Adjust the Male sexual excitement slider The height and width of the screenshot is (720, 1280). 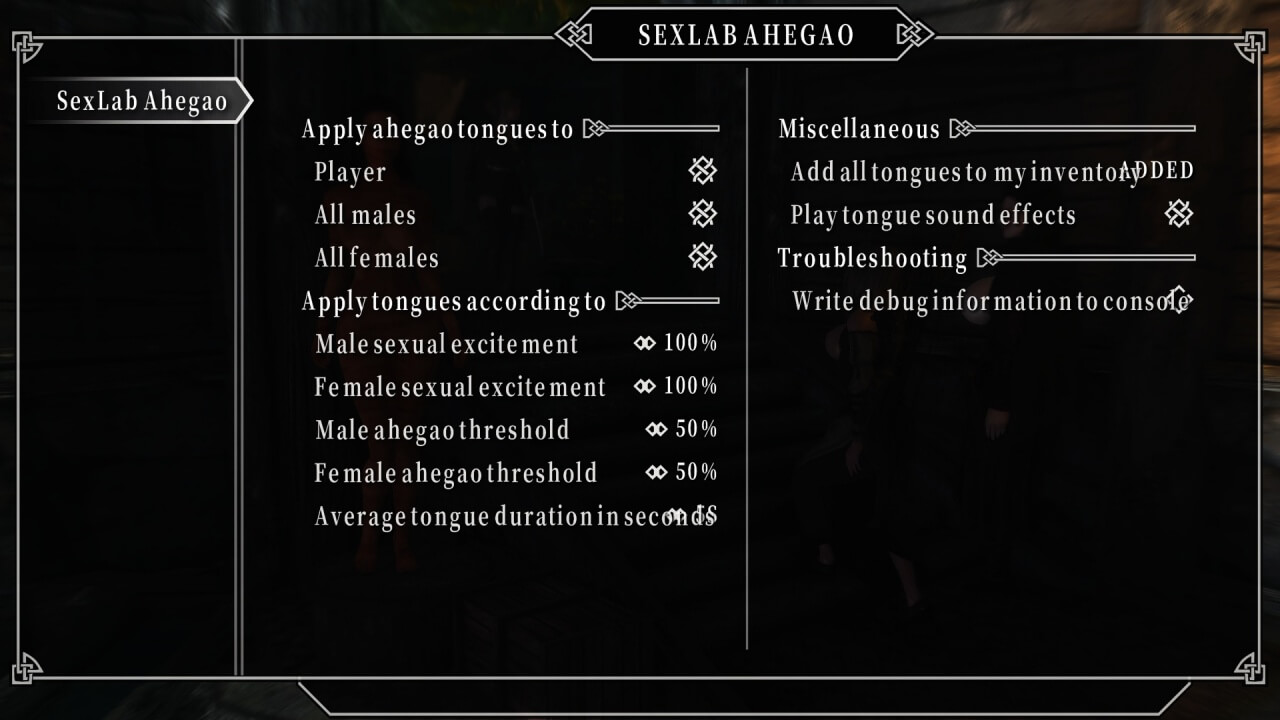(676, 344)
